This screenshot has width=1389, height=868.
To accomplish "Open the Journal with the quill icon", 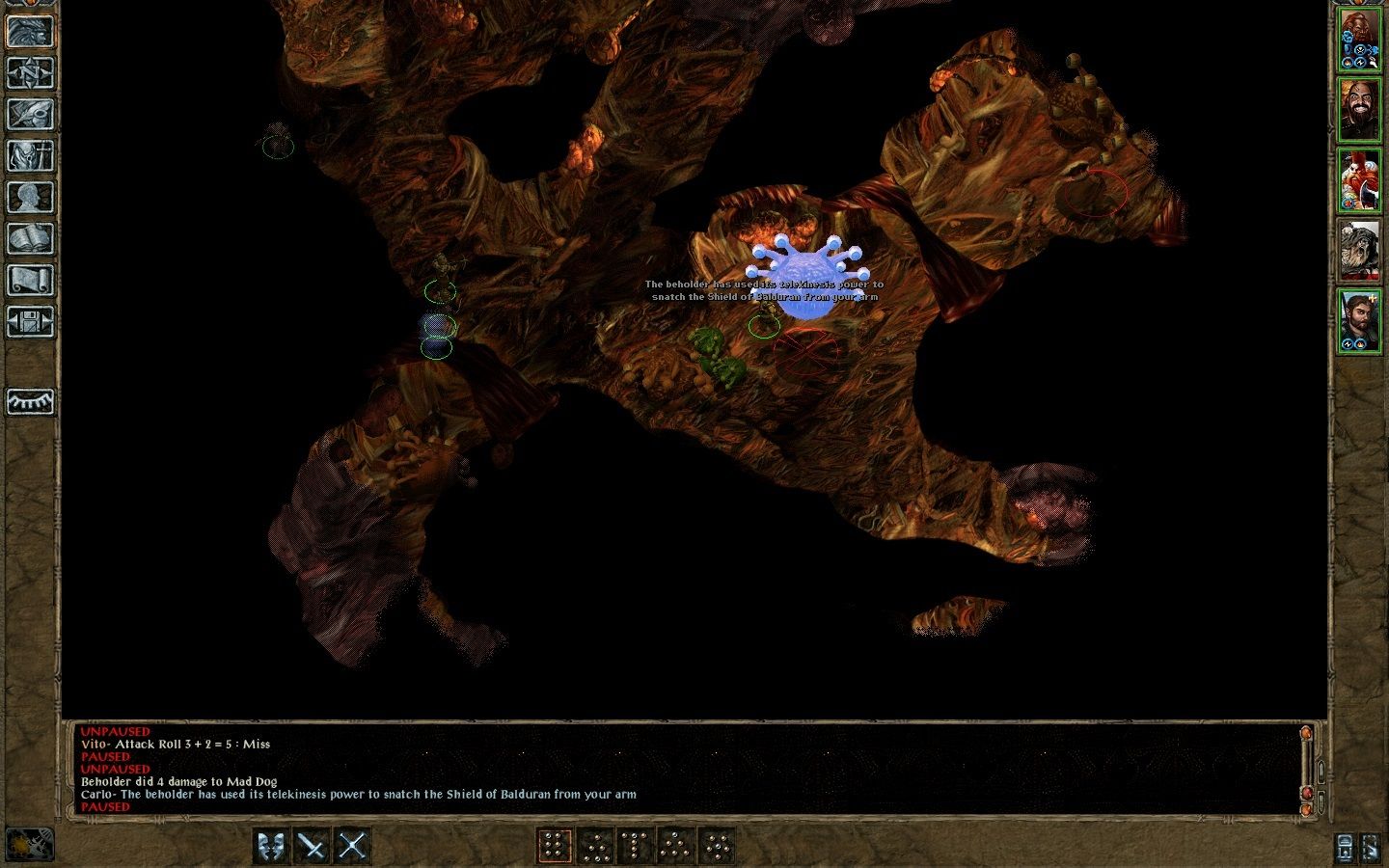I will (x=31, y=114).
